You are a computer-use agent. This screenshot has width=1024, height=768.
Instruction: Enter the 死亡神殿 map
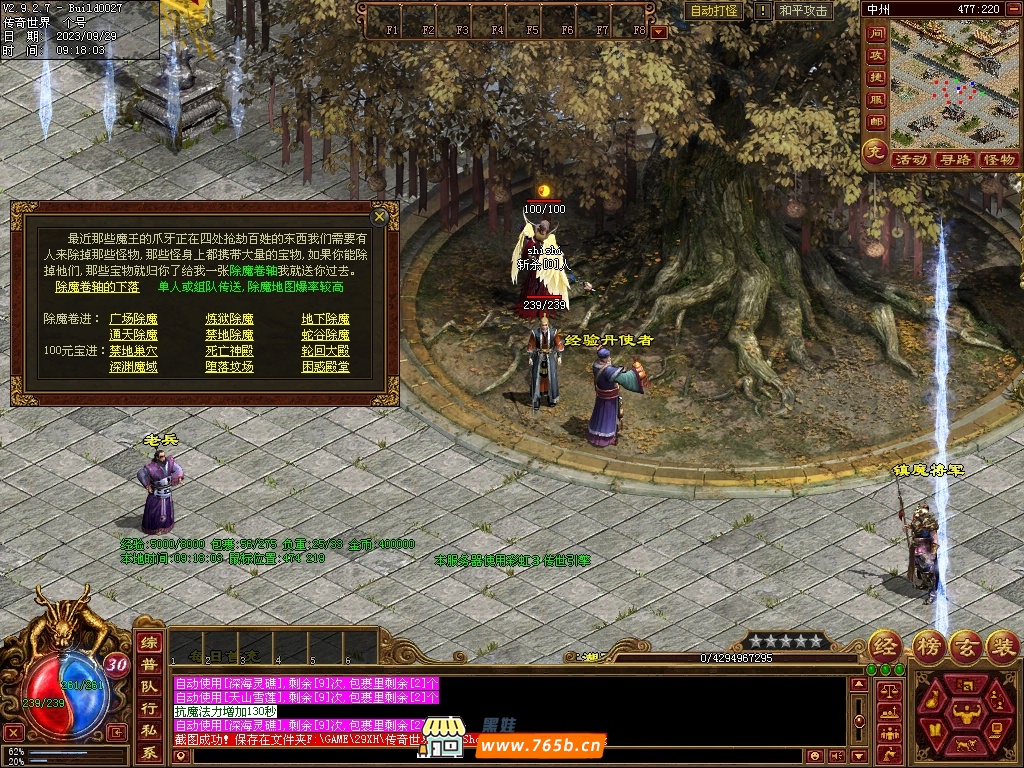click(229, 351)
